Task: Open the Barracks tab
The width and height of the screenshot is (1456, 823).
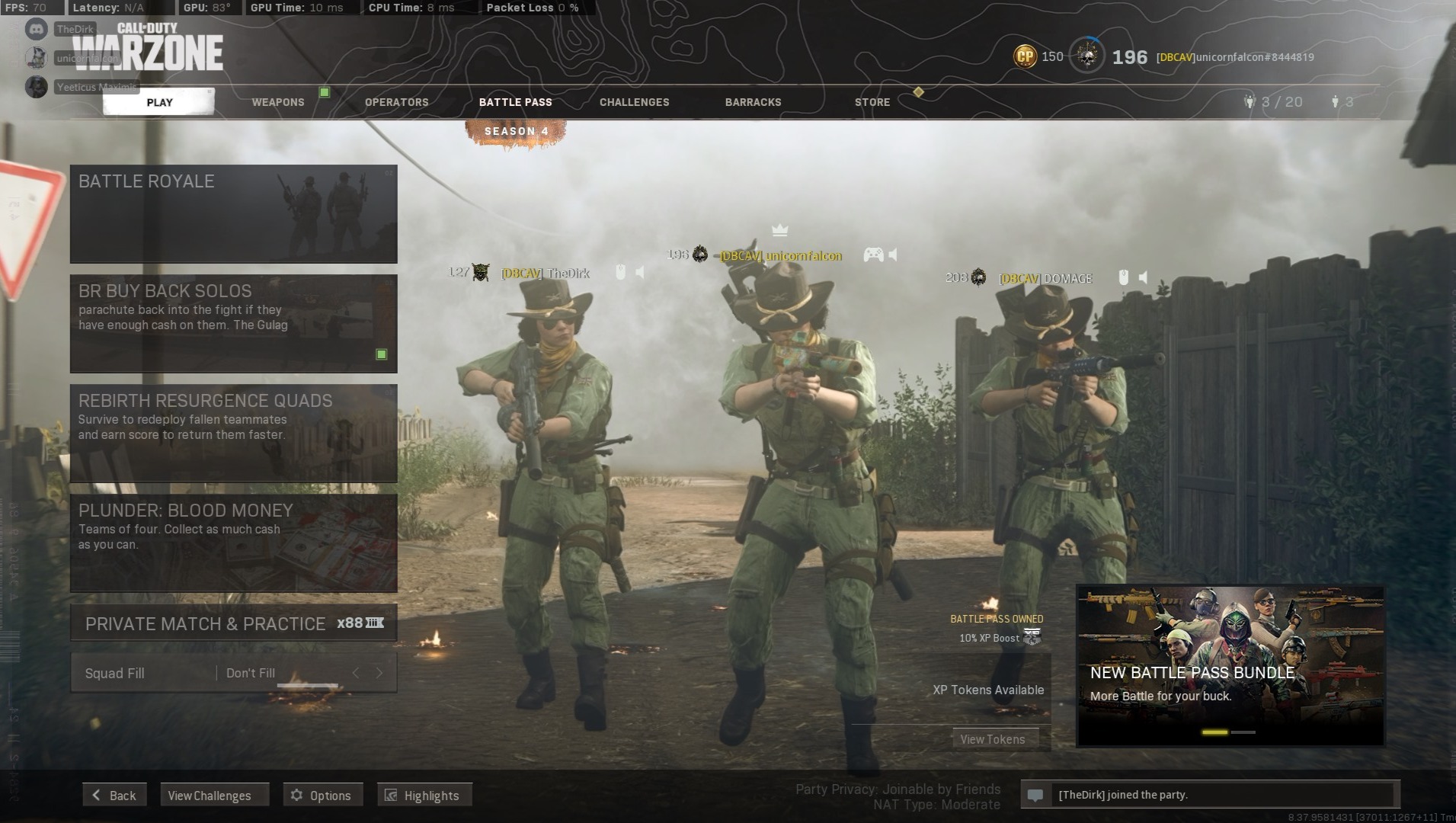Action: 753,102
